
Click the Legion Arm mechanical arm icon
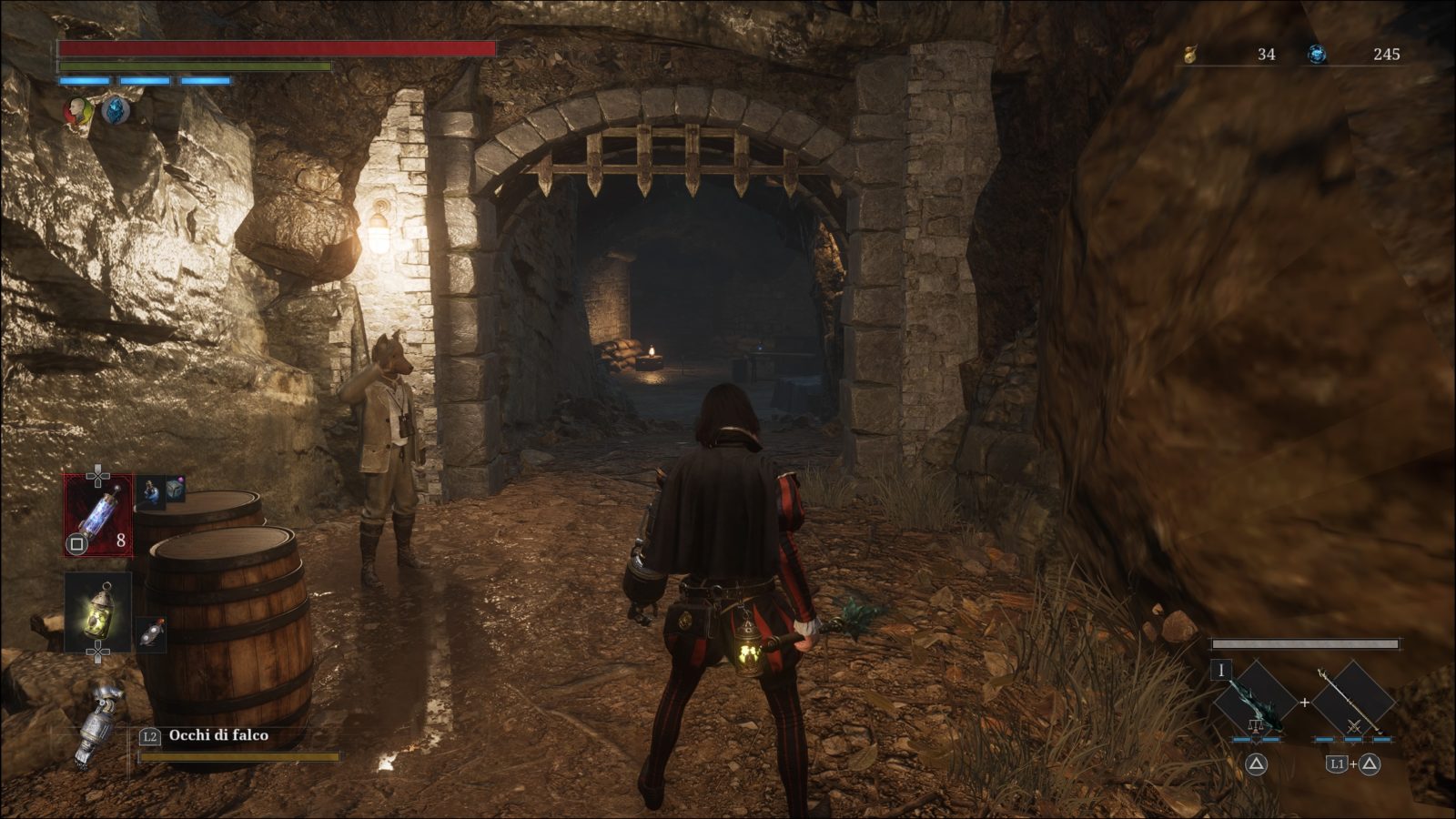tap(98, 723)
